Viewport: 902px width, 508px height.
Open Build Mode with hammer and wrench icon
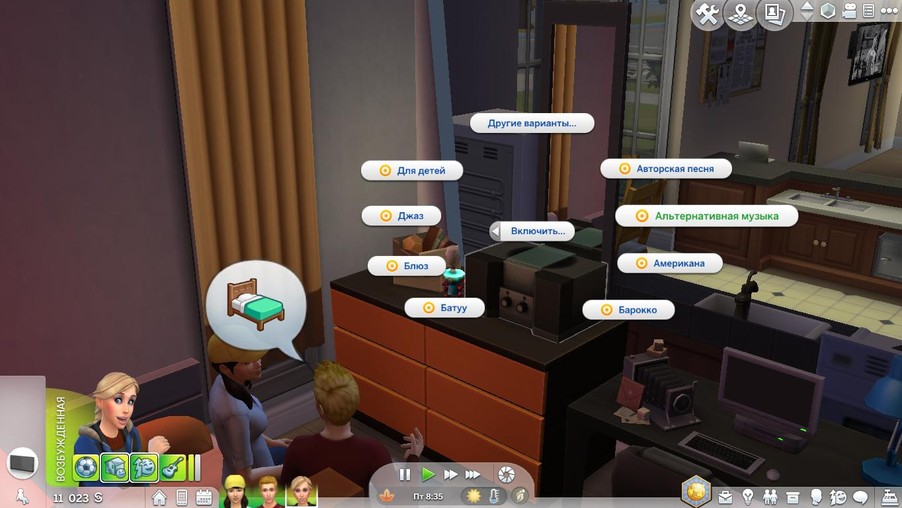(707, 14)
